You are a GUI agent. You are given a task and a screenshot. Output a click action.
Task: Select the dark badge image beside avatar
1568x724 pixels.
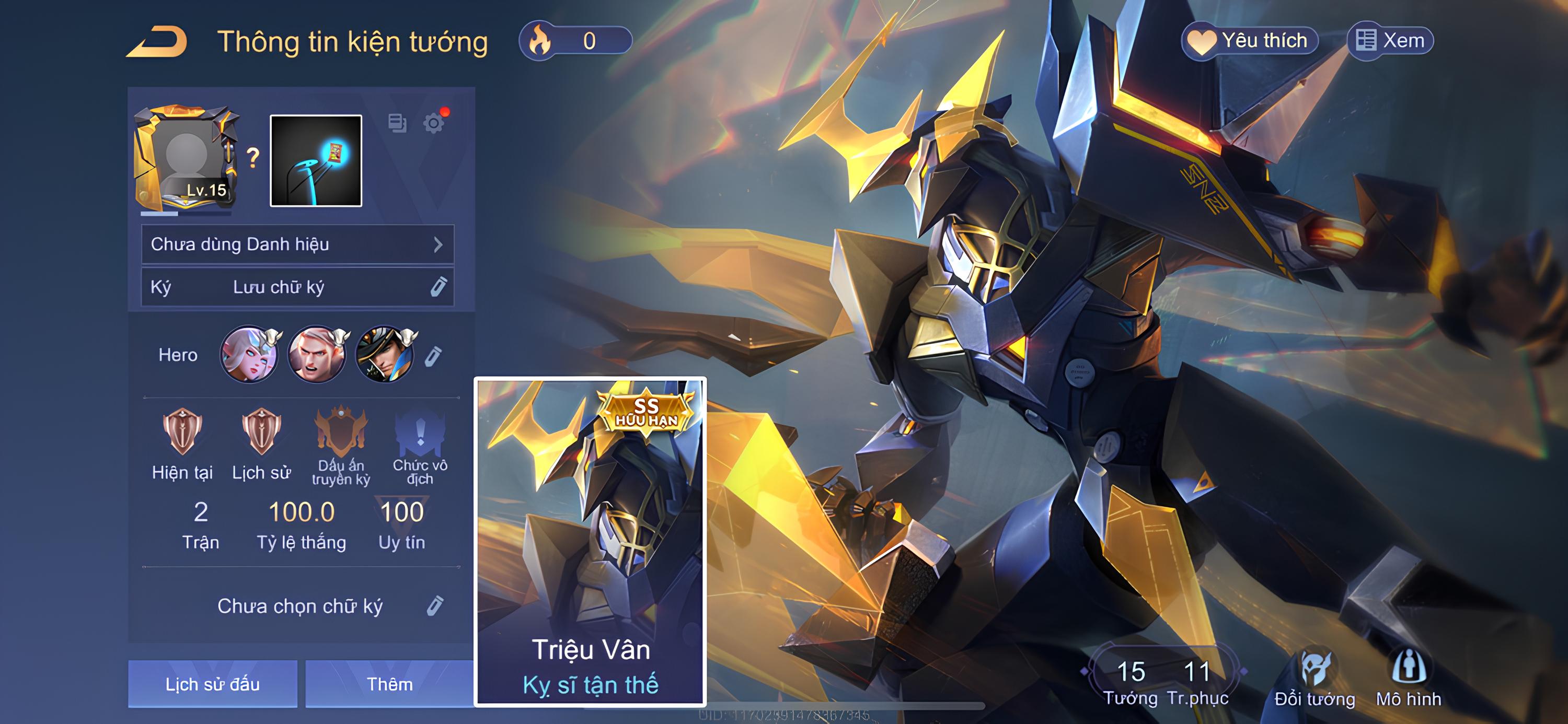[316, 160]
